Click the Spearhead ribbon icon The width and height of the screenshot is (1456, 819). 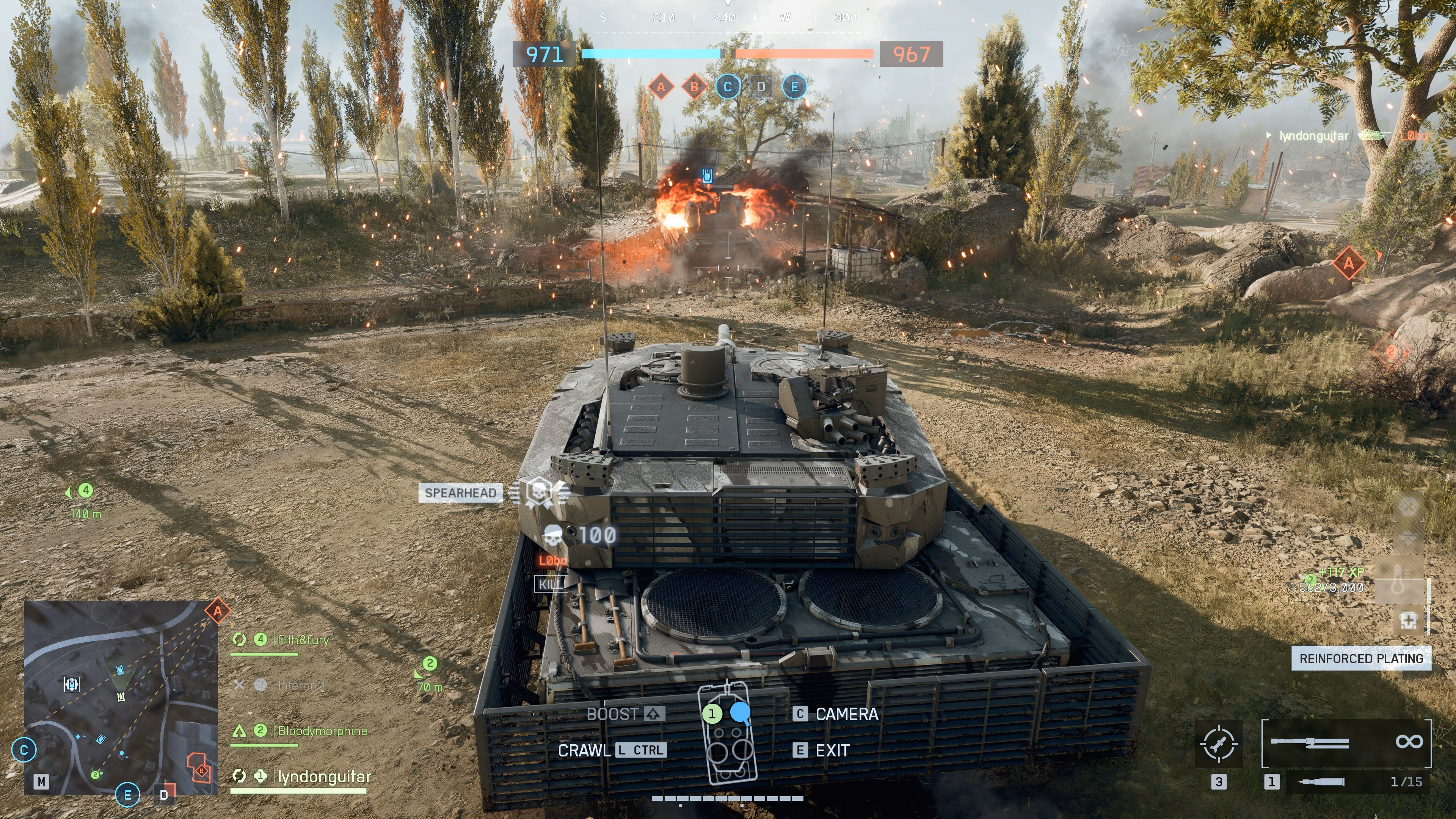tap(539, 492)
